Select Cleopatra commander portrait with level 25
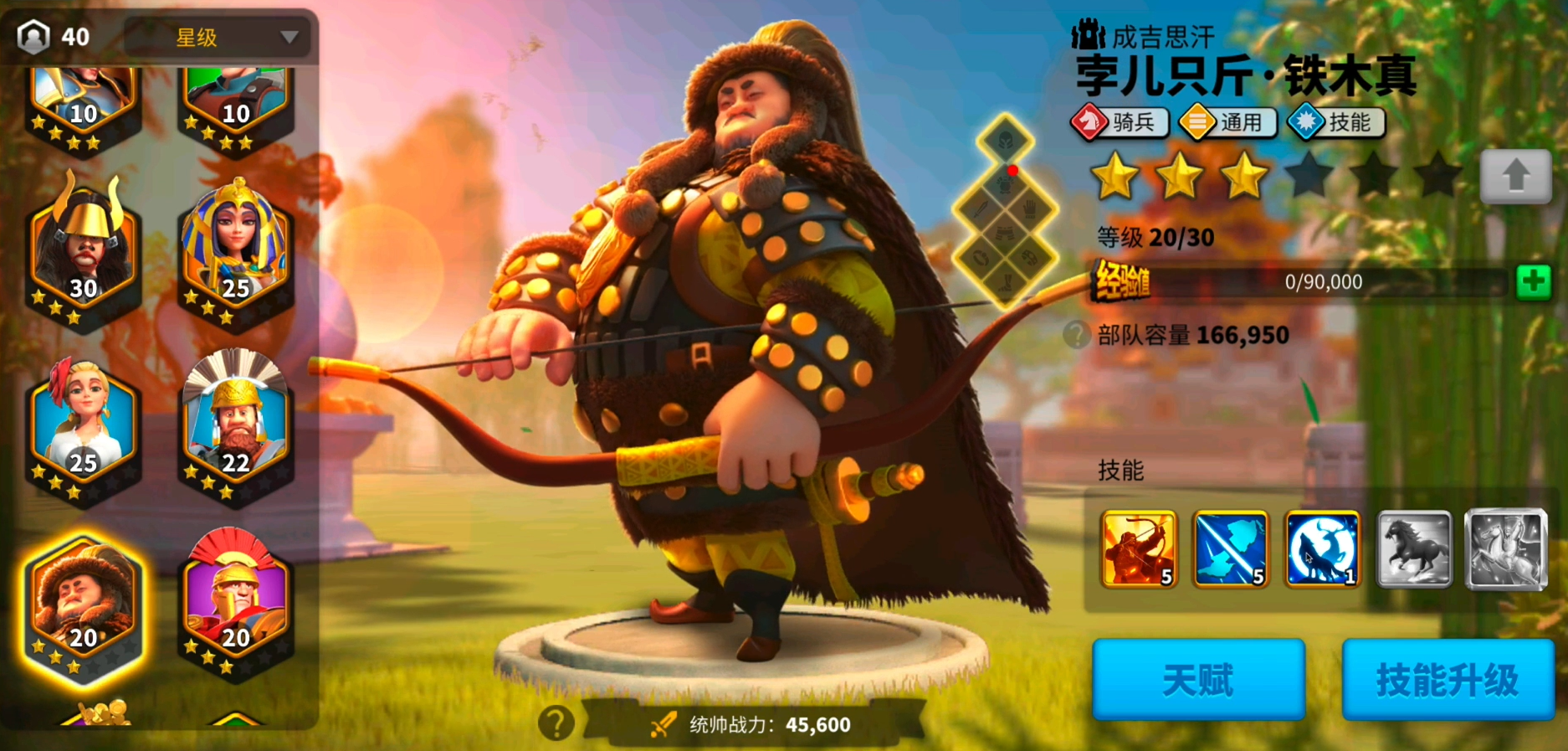Screen dimensions: 1568x751 [233, 247]
